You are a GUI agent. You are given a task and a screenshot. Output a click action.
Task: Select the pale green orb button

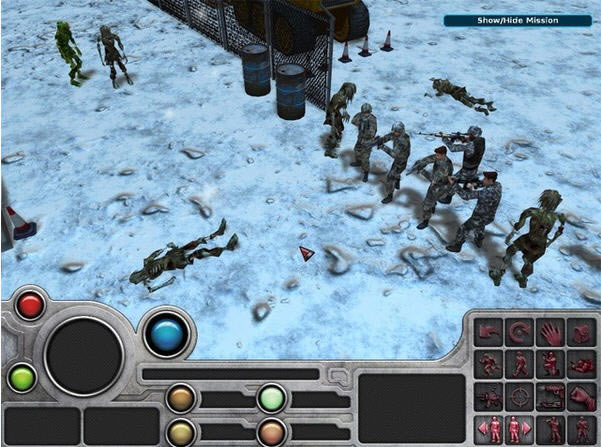point(271,398)
